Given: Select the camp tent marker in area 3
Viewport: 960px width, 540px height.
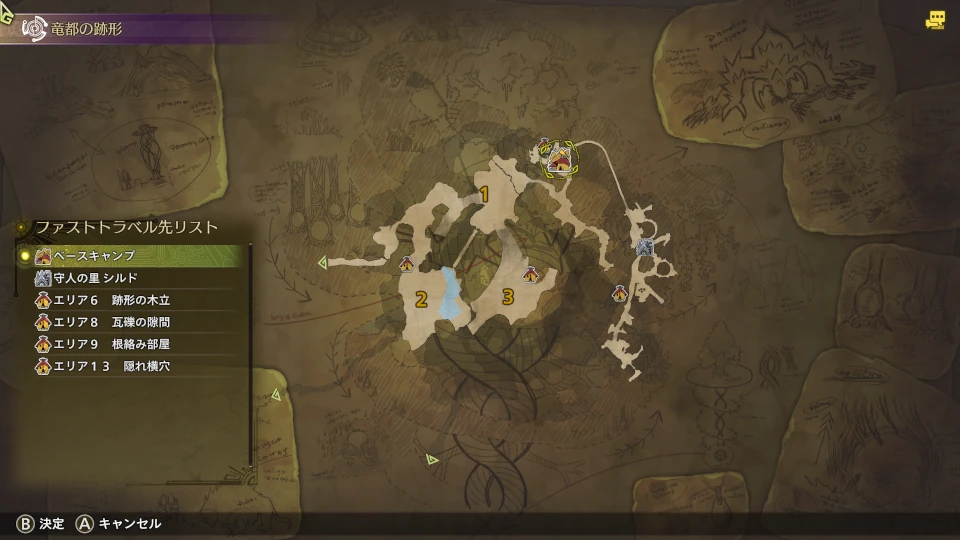Looking at the screenshot, I should [530, 273].
